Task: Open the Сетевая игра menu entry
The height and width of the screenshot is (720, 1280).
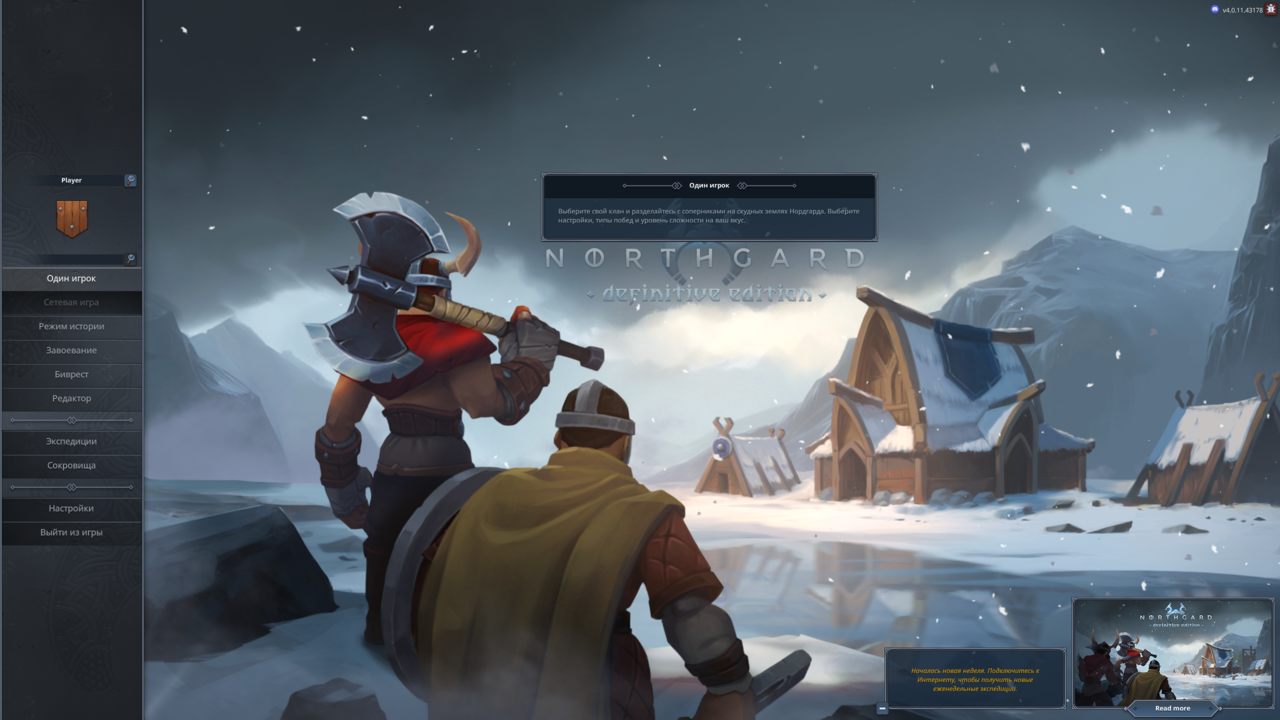Action: (x=71, y=302)
